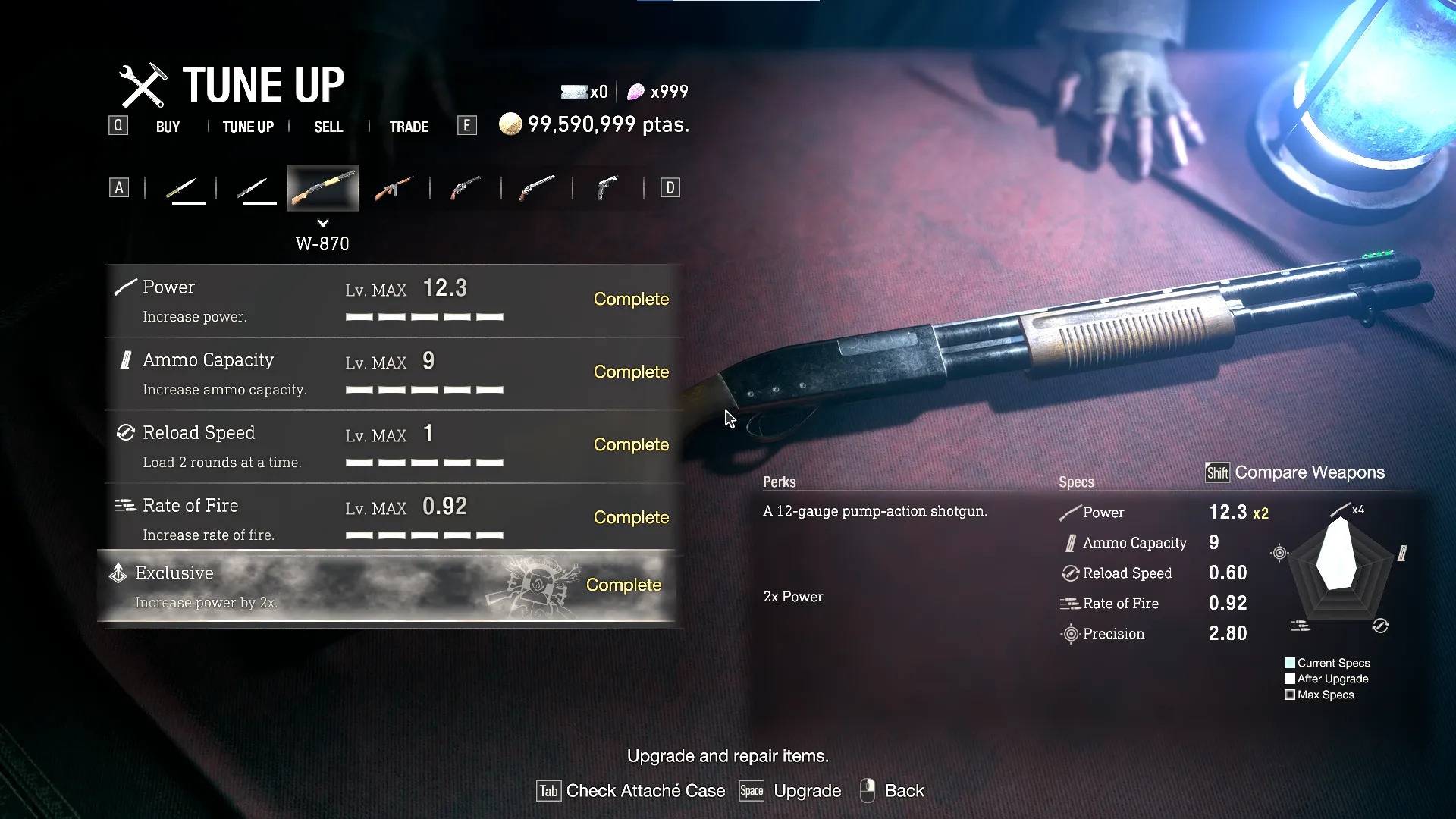The width and height of the screenshot is (1456, 819).
Task: Select the Exclusive upgrade row
Action: coord(387,586)
